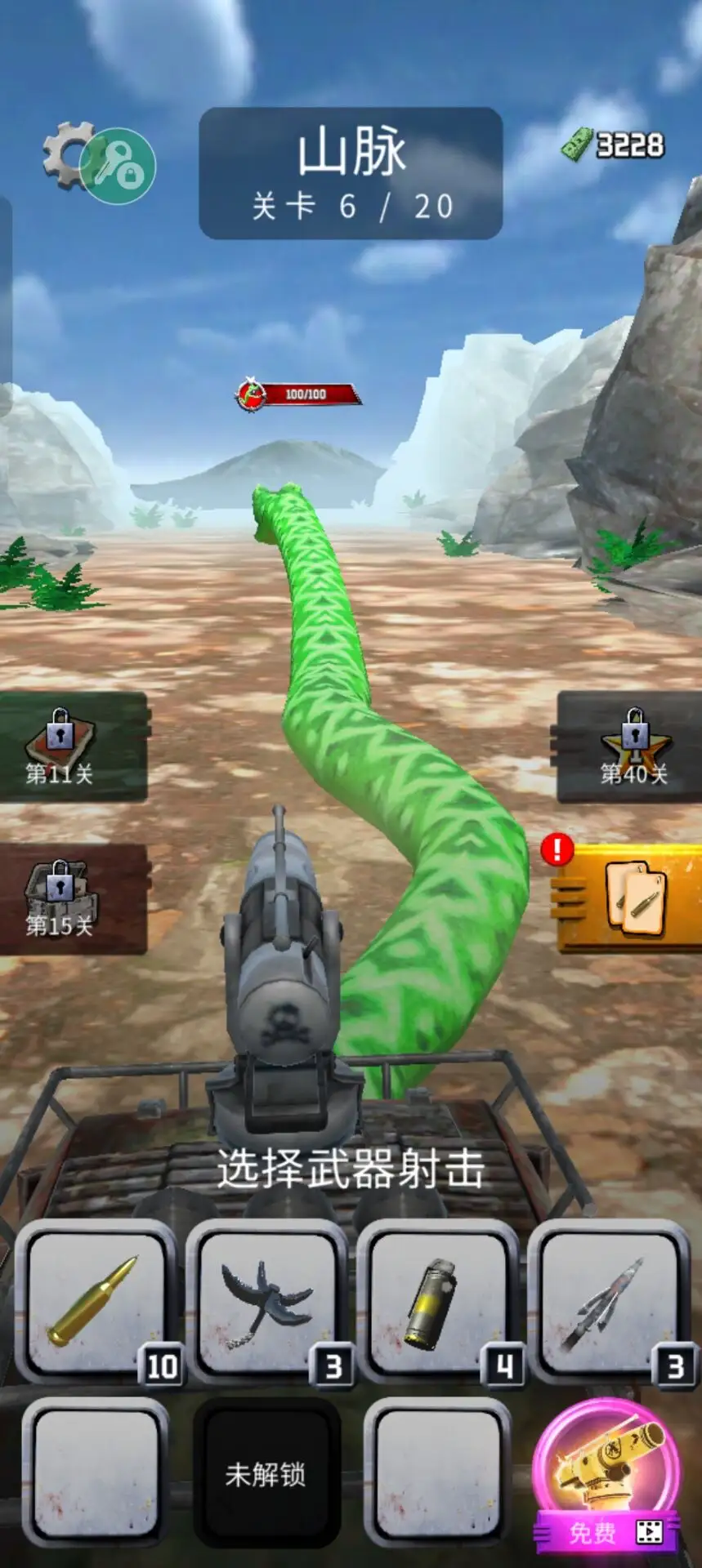Tap the cash balance showing 3228

615,145
